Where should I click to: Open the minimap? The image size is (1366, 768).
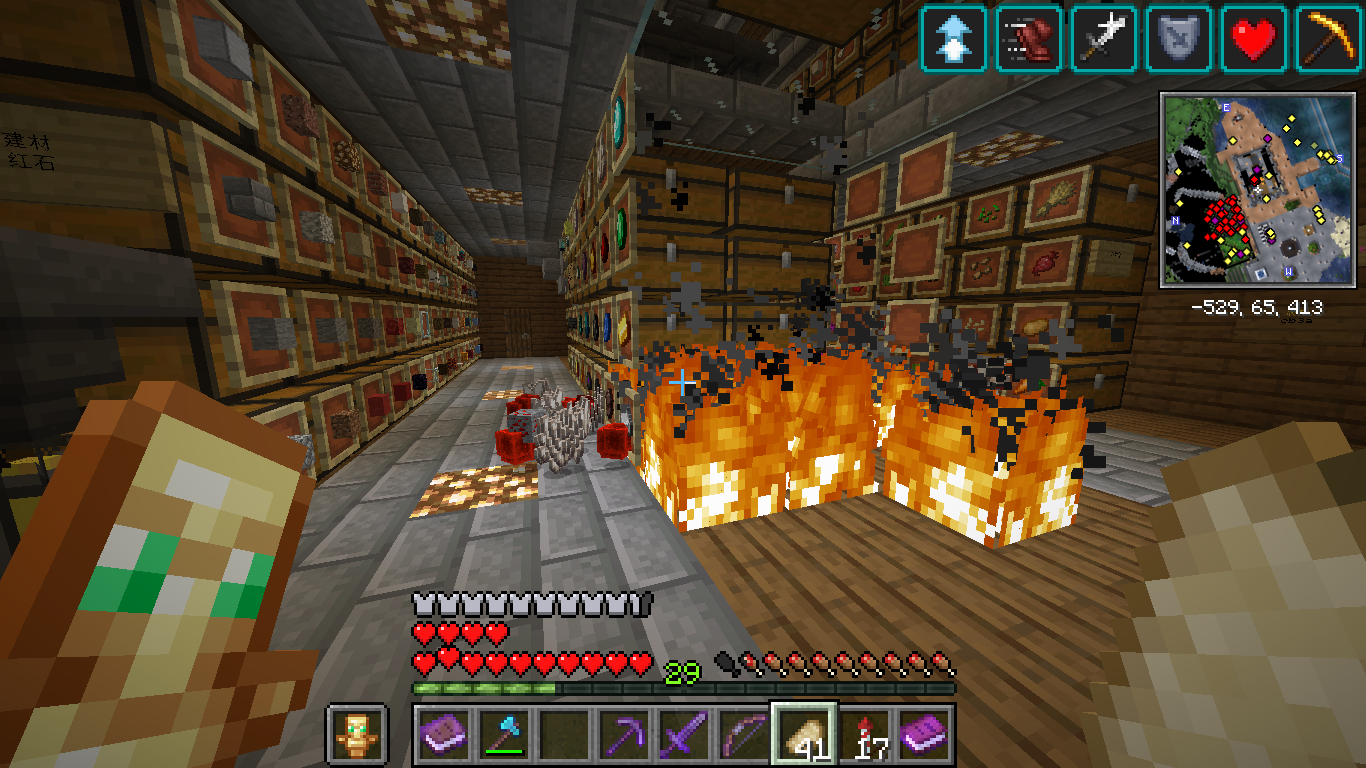[1256, 190]
